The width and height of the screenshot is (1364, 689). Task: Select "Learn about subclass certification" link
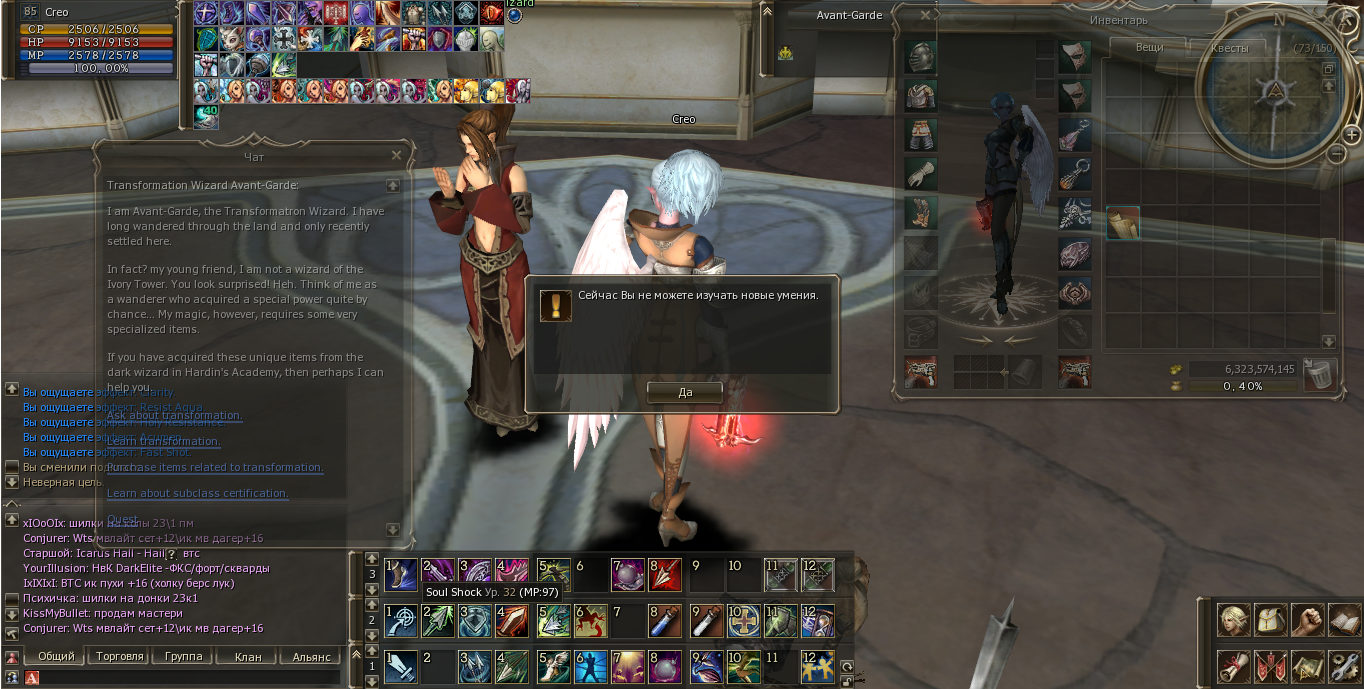click(x=197, y=493)
